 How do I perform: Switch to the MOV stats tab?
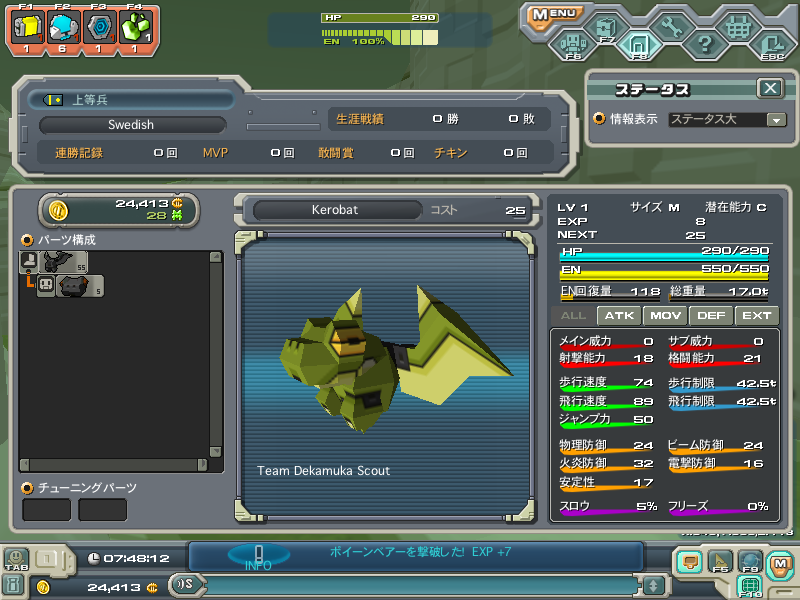tap(666, 315)
